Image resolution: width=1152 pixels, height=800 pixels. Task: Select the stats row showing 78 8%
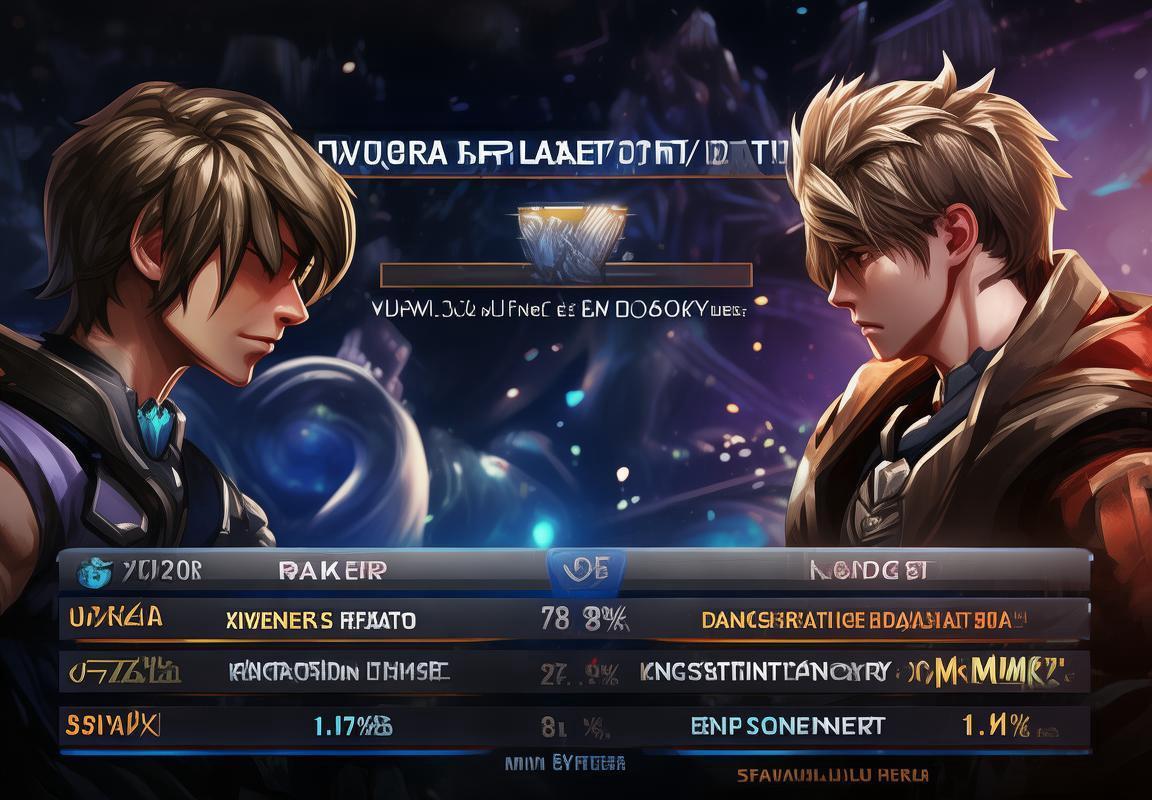(x=574, y=620)
